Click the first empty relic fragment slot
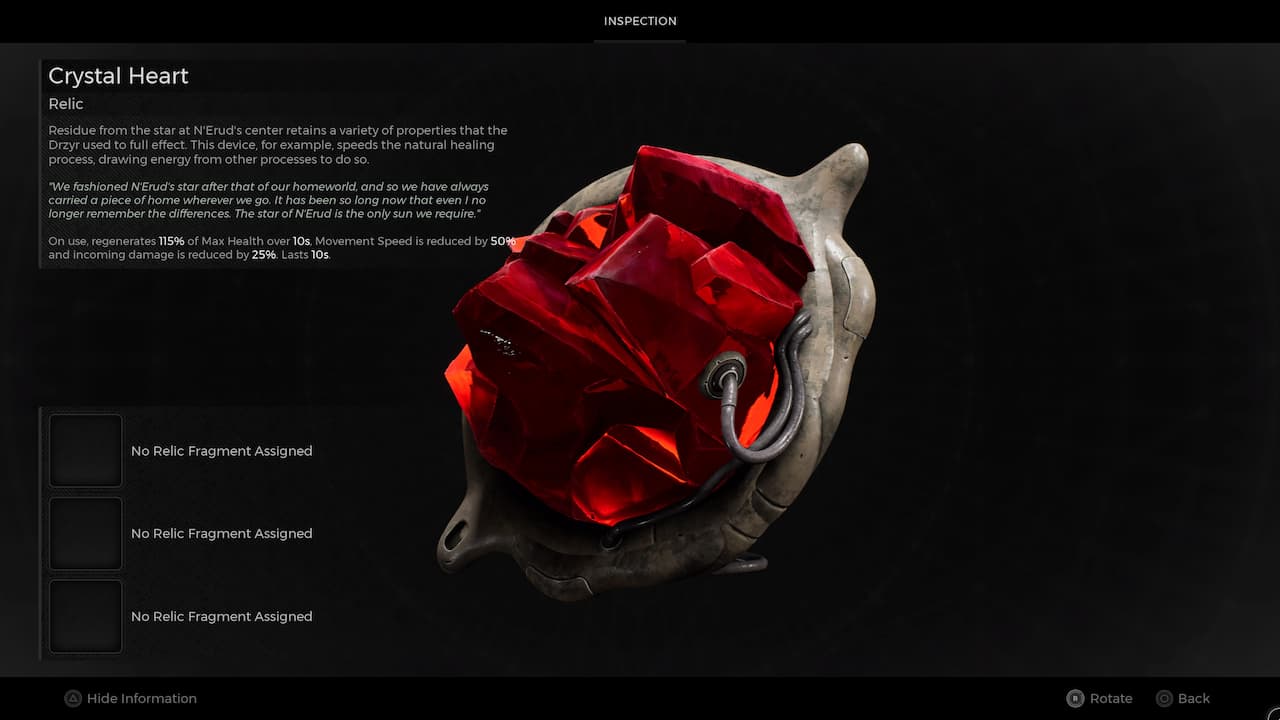 coord(85,450)
